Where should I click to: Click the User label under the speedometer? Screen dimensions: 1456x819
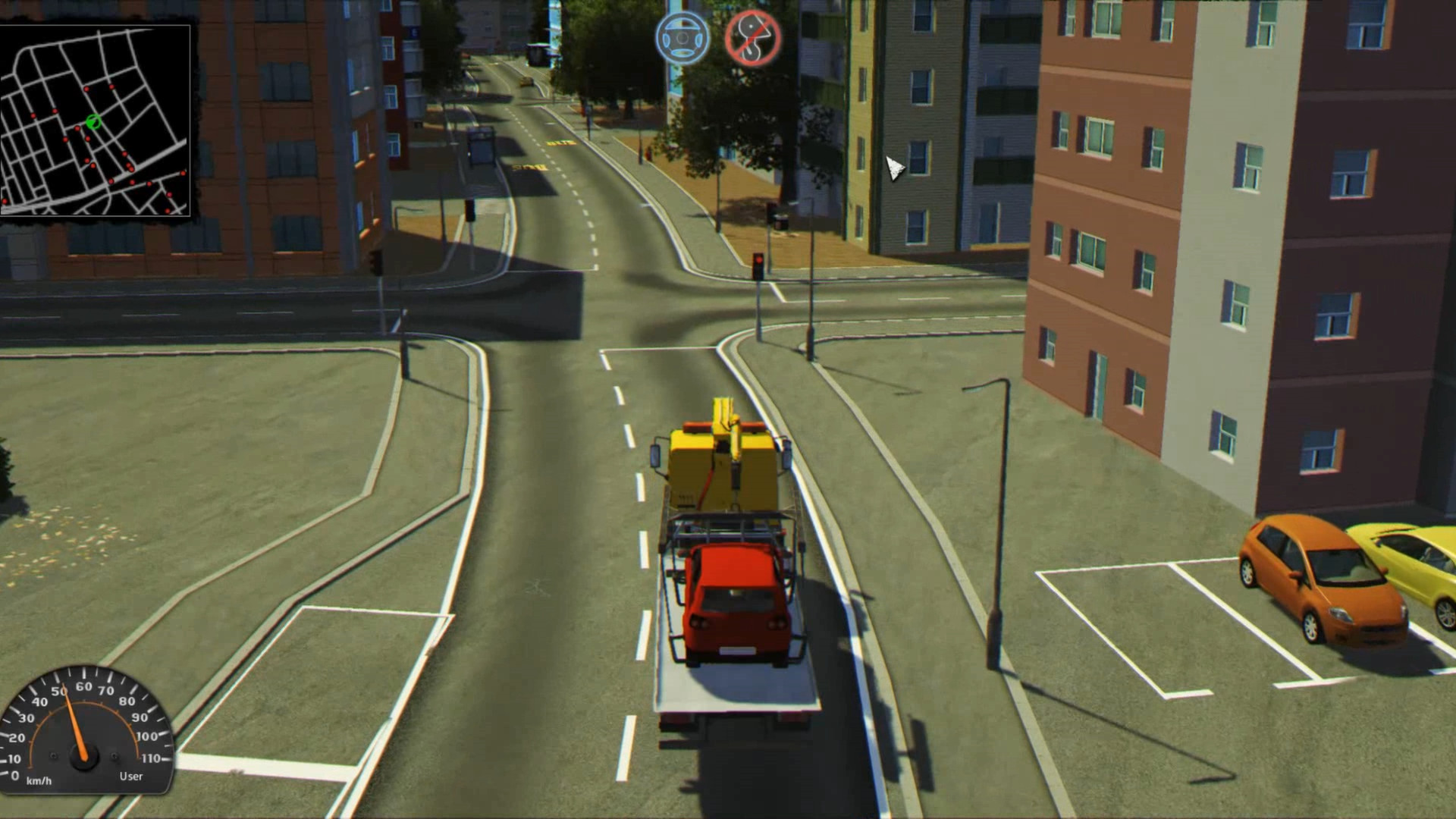pyautogui.click(x=130, y=777)
